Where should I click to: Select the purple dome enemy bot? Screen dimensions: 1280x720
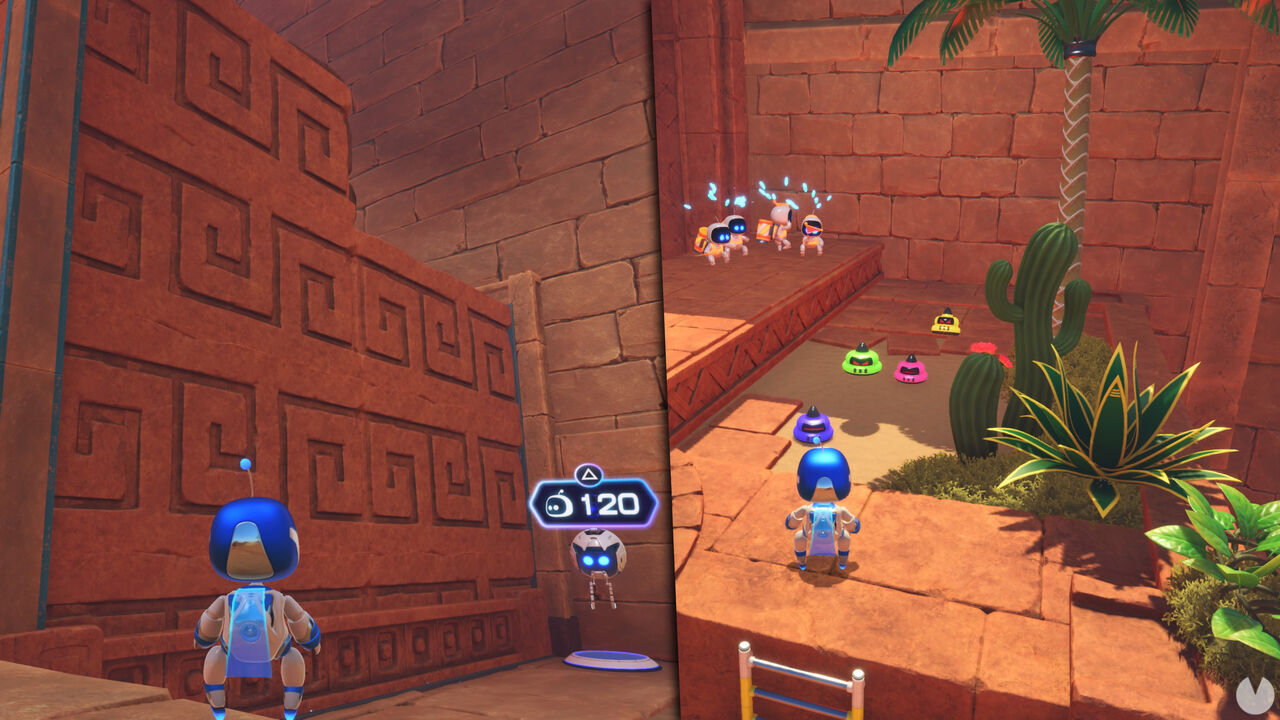813,428
